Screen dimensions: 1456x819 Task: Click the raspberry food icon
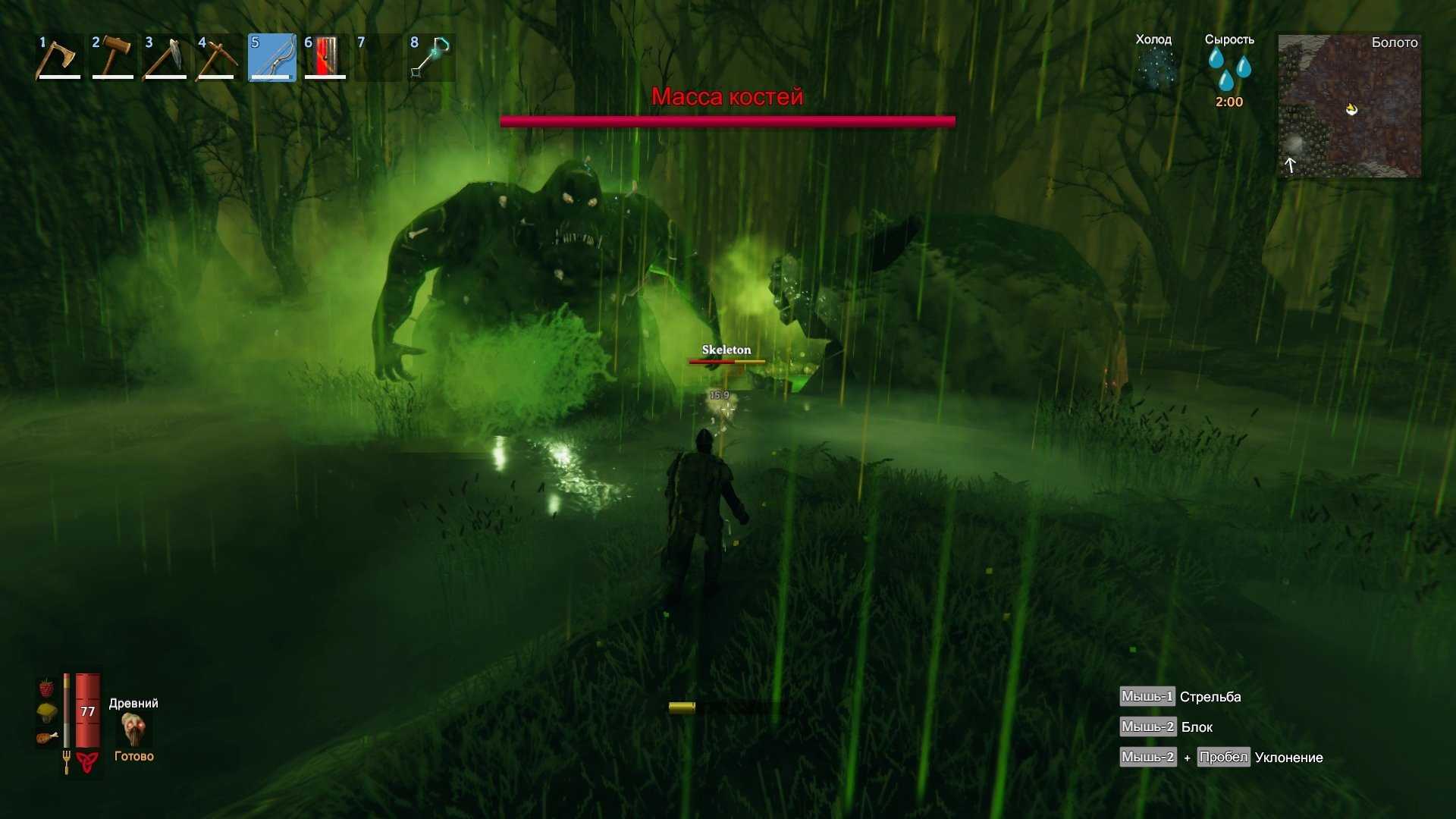coord(46,688)
